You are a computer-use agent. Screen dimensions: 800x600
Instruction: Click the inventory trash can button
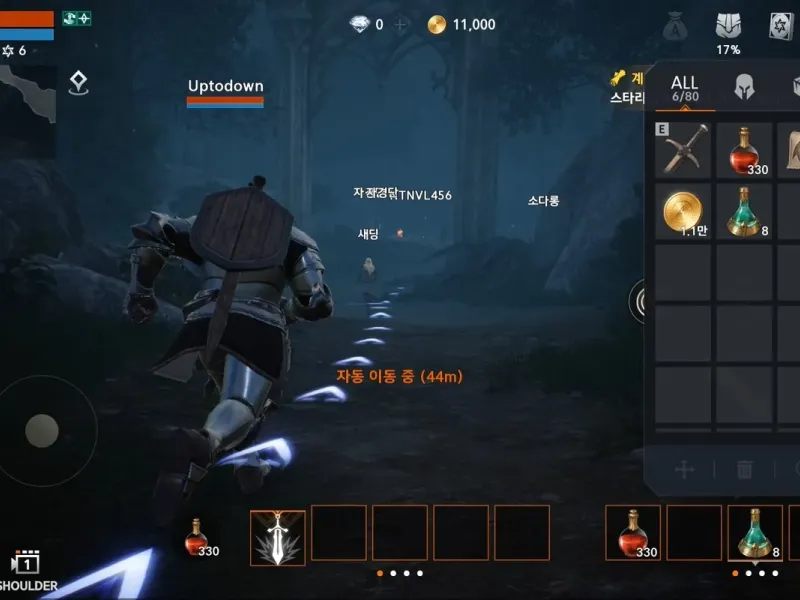[x=745, y=469]
